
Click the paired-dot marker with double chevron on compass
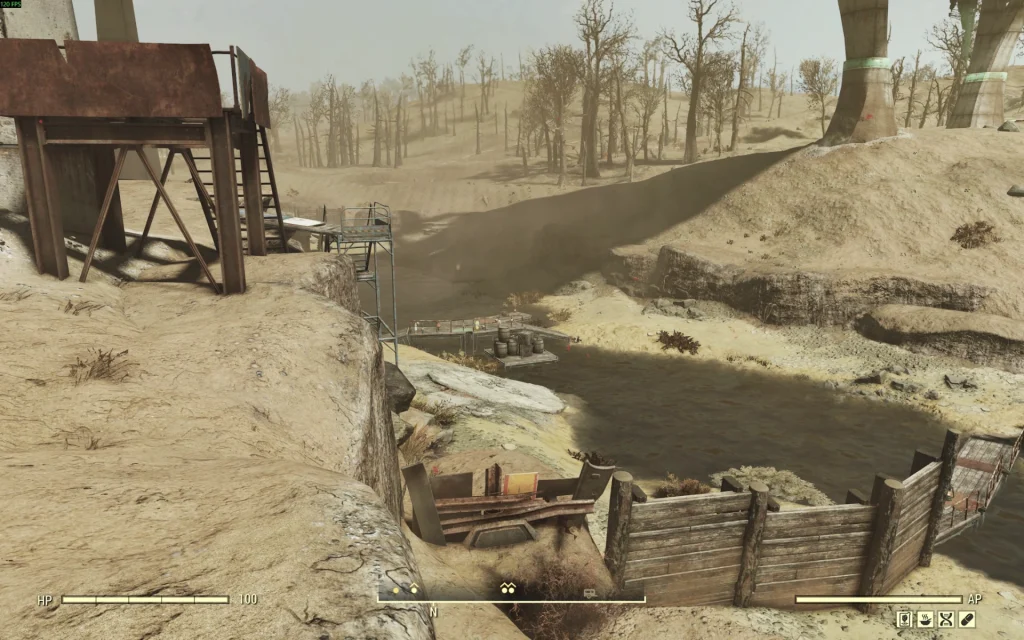pos(508,590)
